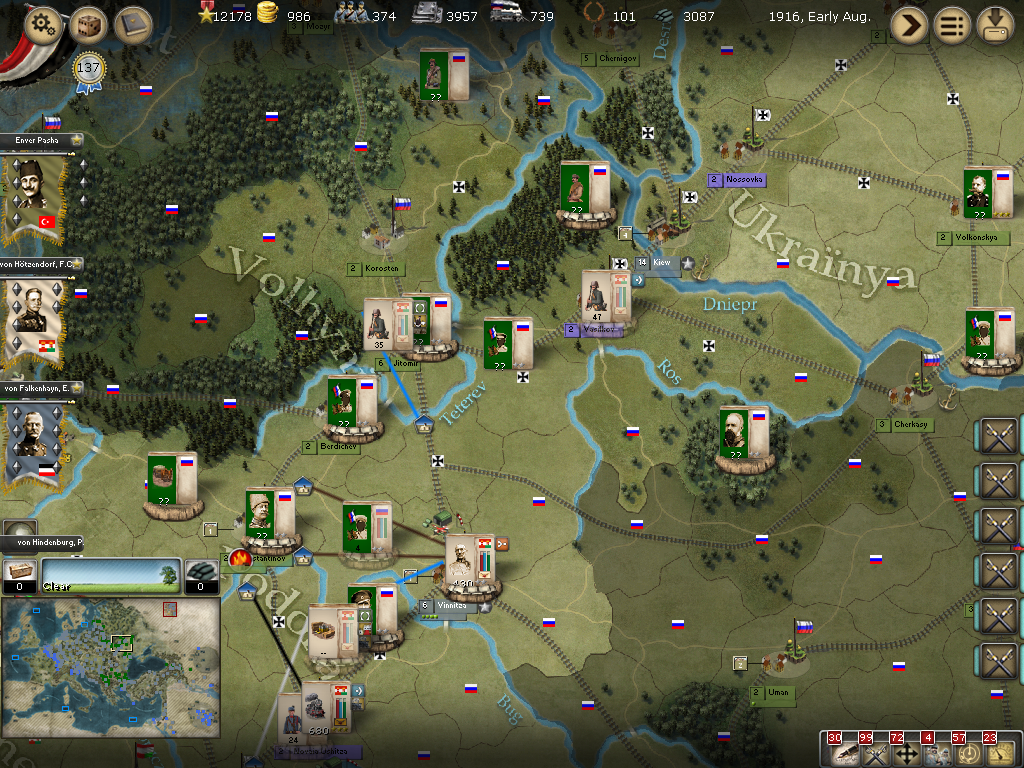Screen dimensions: 1024x768
Task: Click the dice button
Action: [x=89, y=25]
